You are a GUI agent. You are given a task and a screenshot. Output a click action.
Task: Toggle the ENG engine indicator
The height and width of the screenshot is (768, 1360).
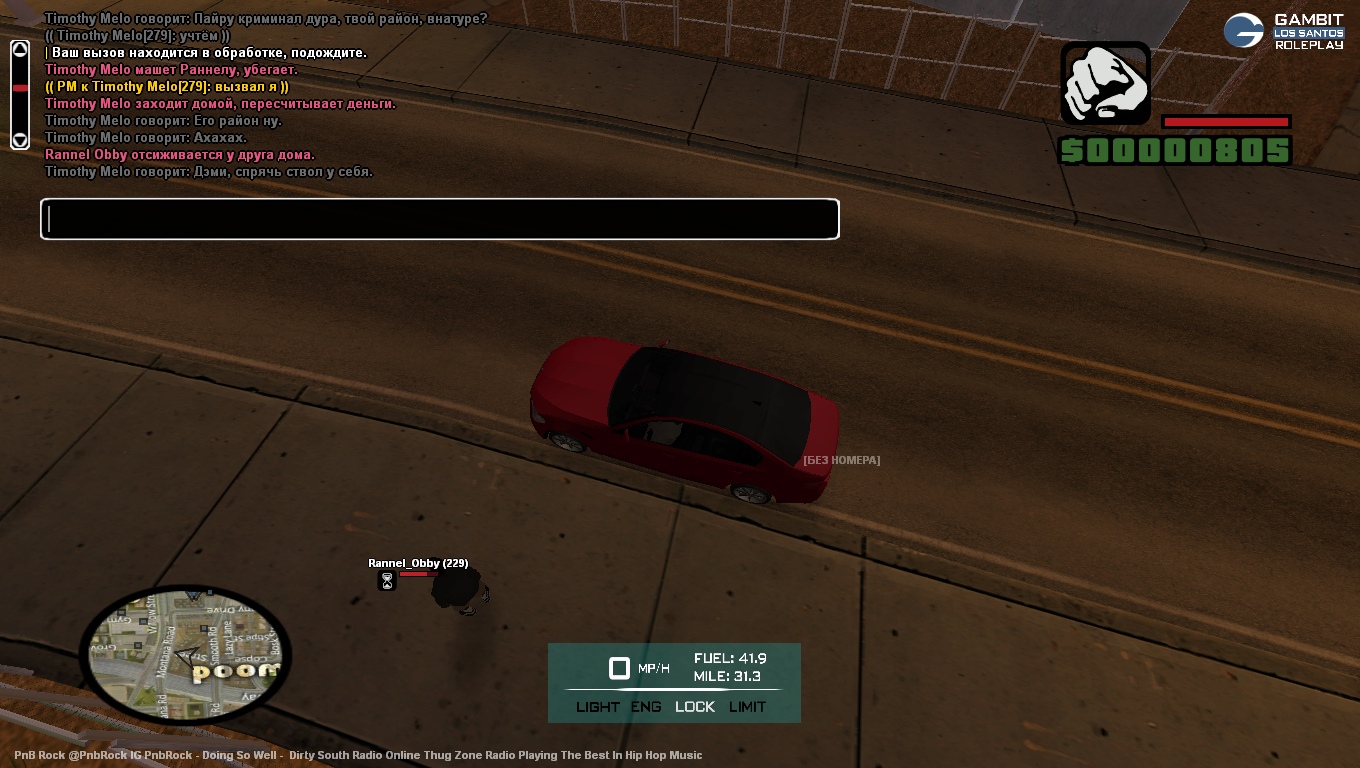click(x=646, y=707)
